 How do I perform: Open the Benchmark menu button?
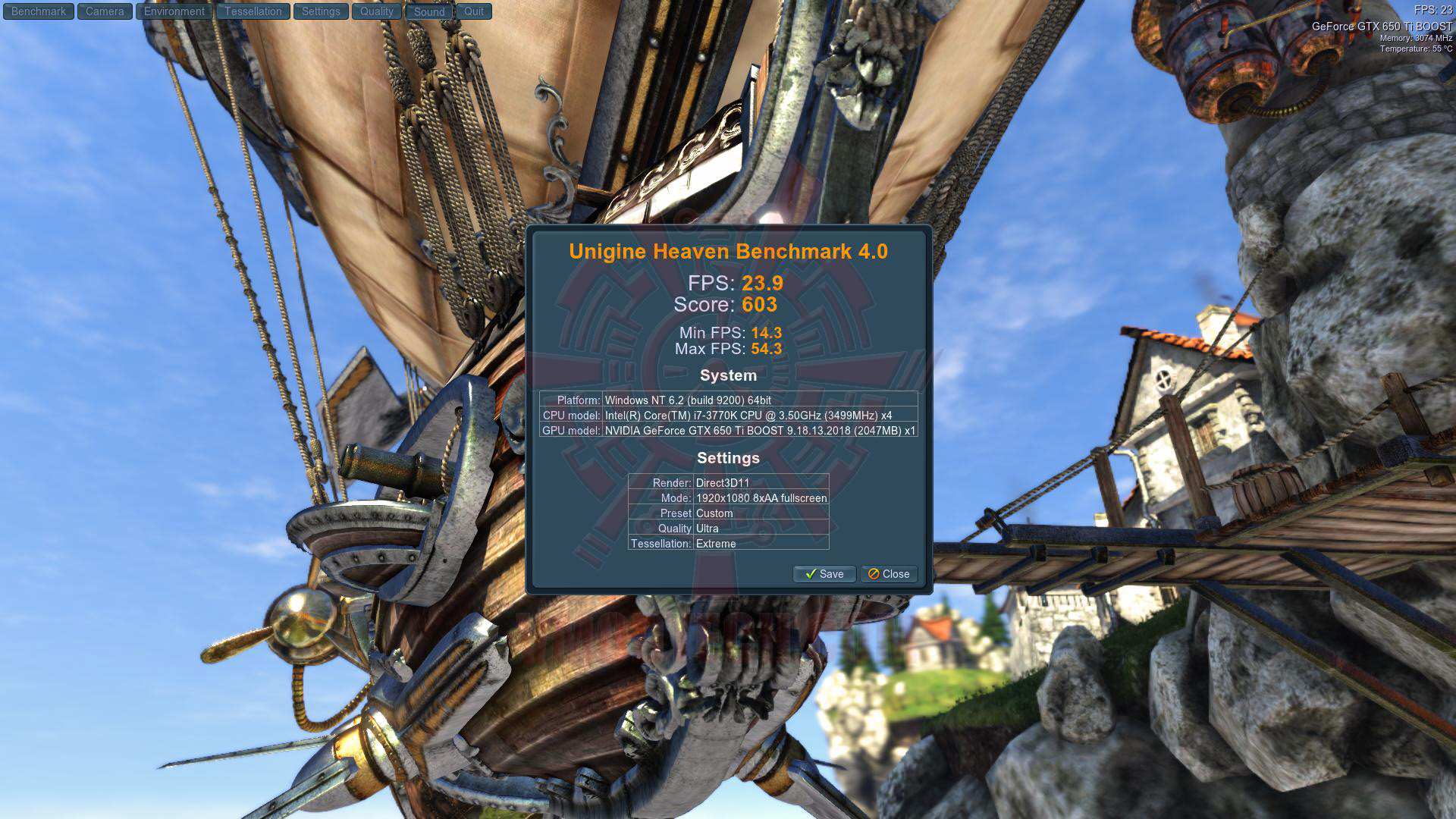point(39,11)
